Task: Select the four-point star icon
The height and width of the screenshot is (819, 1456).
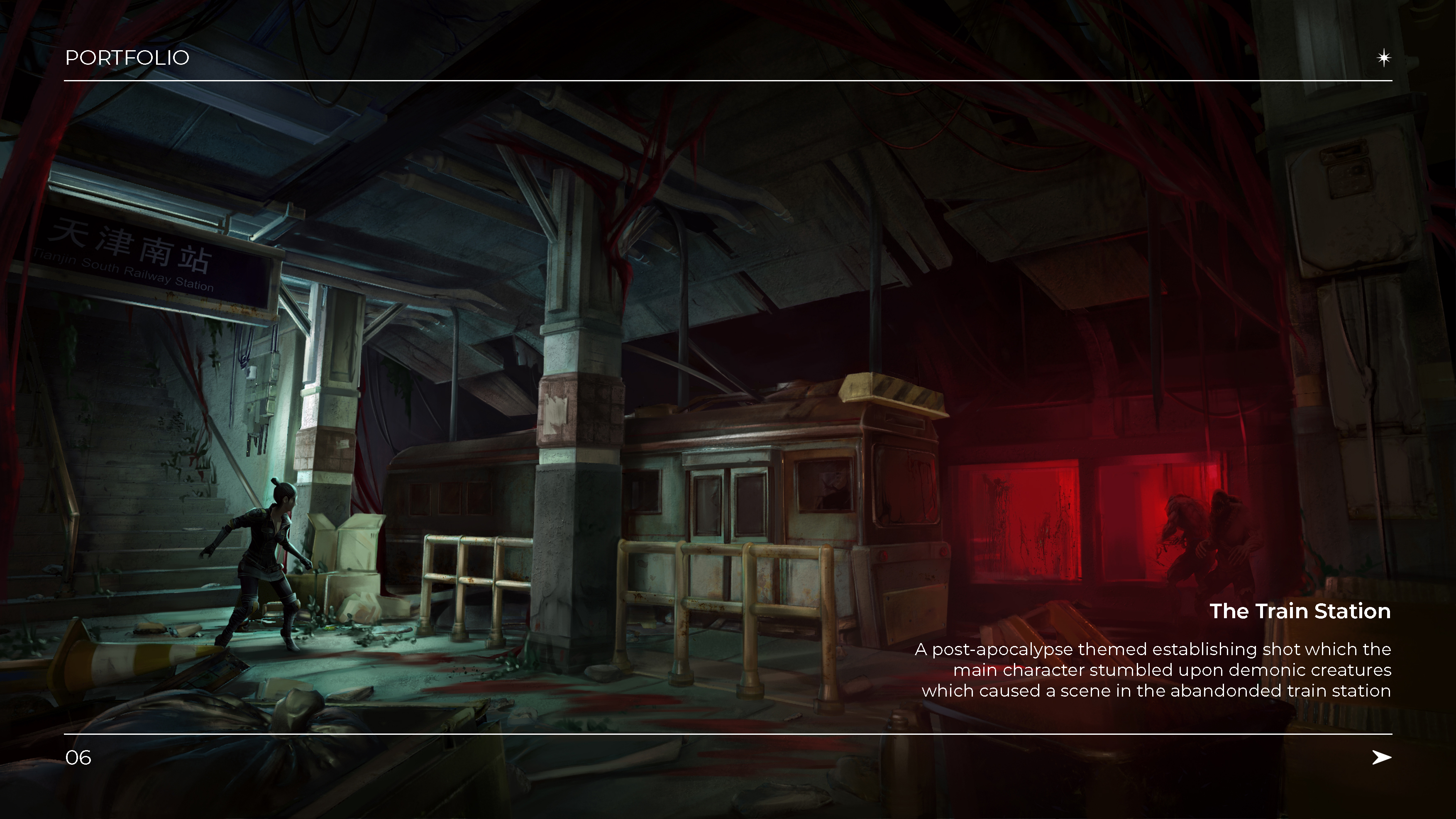Action: pos(1383,58)
